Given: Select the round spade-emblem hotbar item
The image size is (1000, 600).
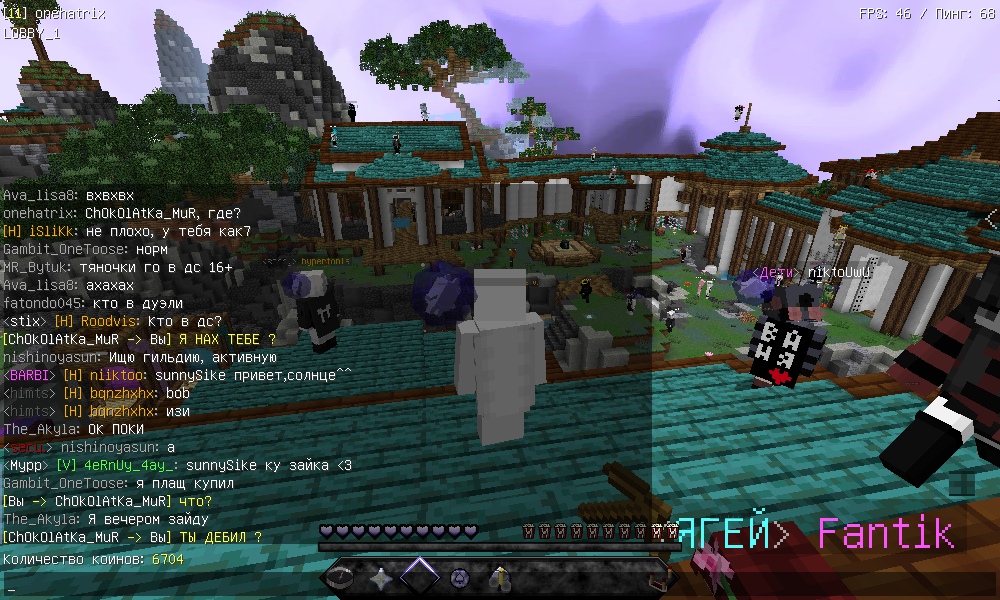Looking at the screenshot, I should click(x=460, y=577).
